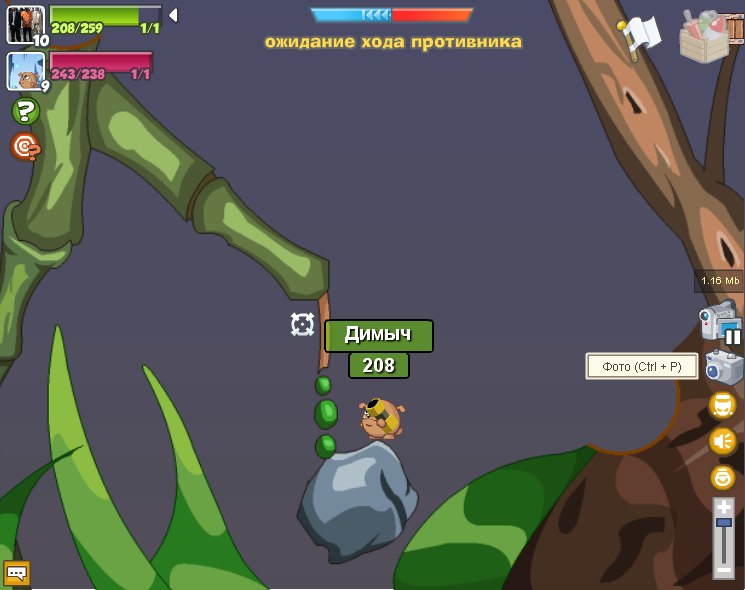Open the chat with the speech bubble icon
Image resolution: width=745 pixels, height=590 pixels.
pos(17,573)
